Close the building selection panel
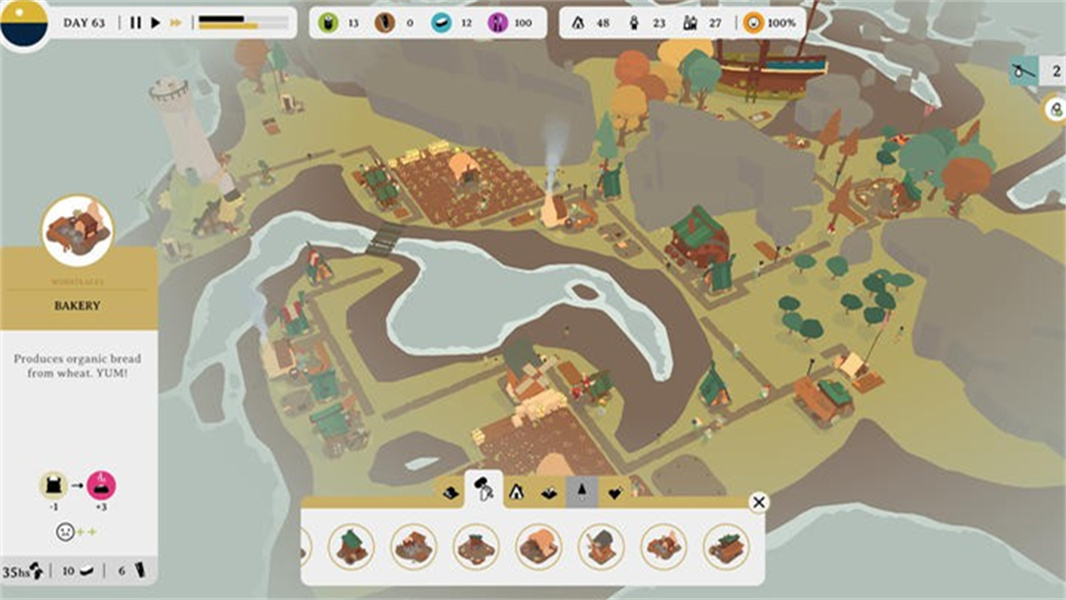 pos(759,502)
